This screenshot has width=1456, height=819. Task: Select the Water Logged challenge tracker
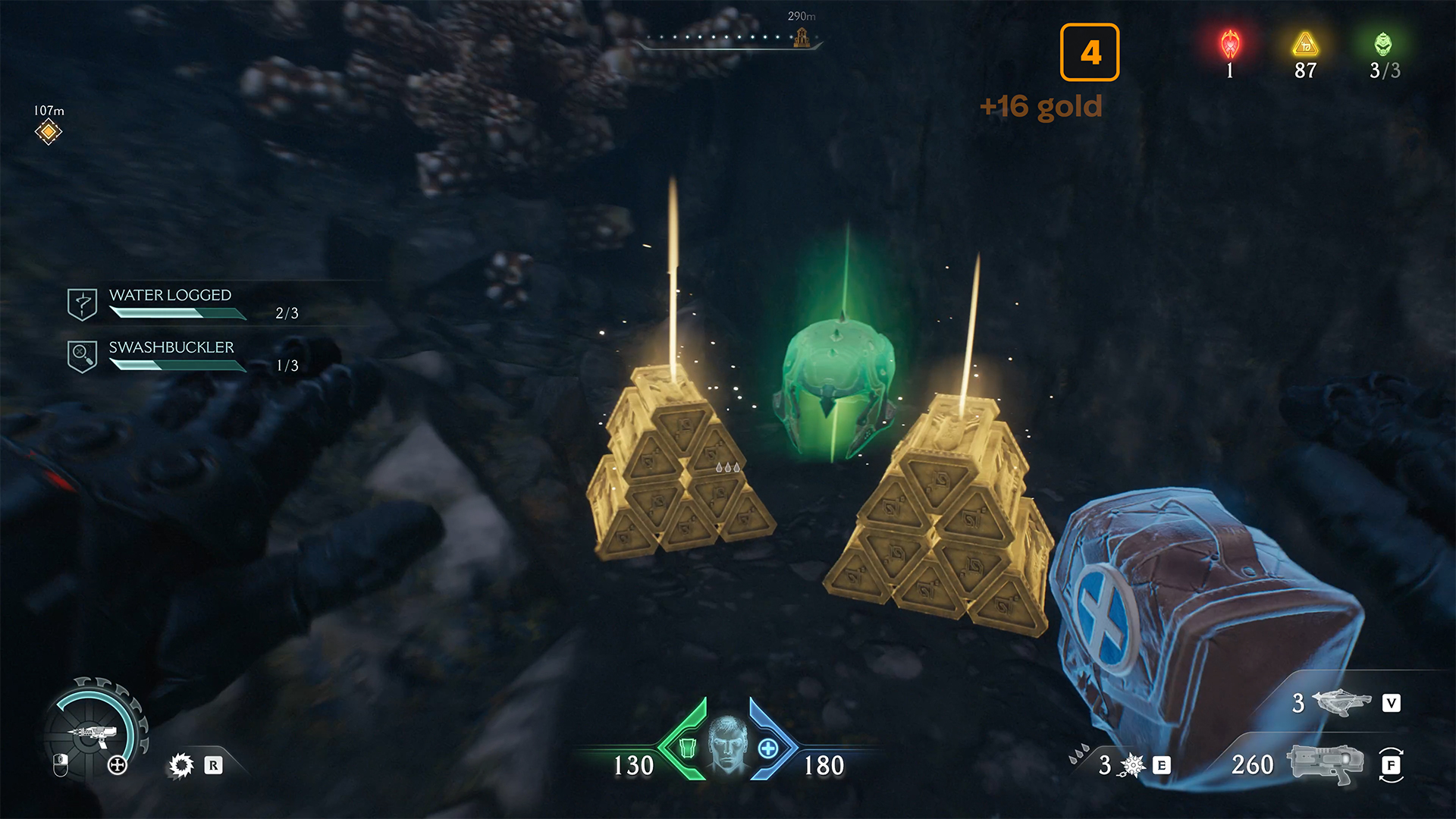point(171,303)
